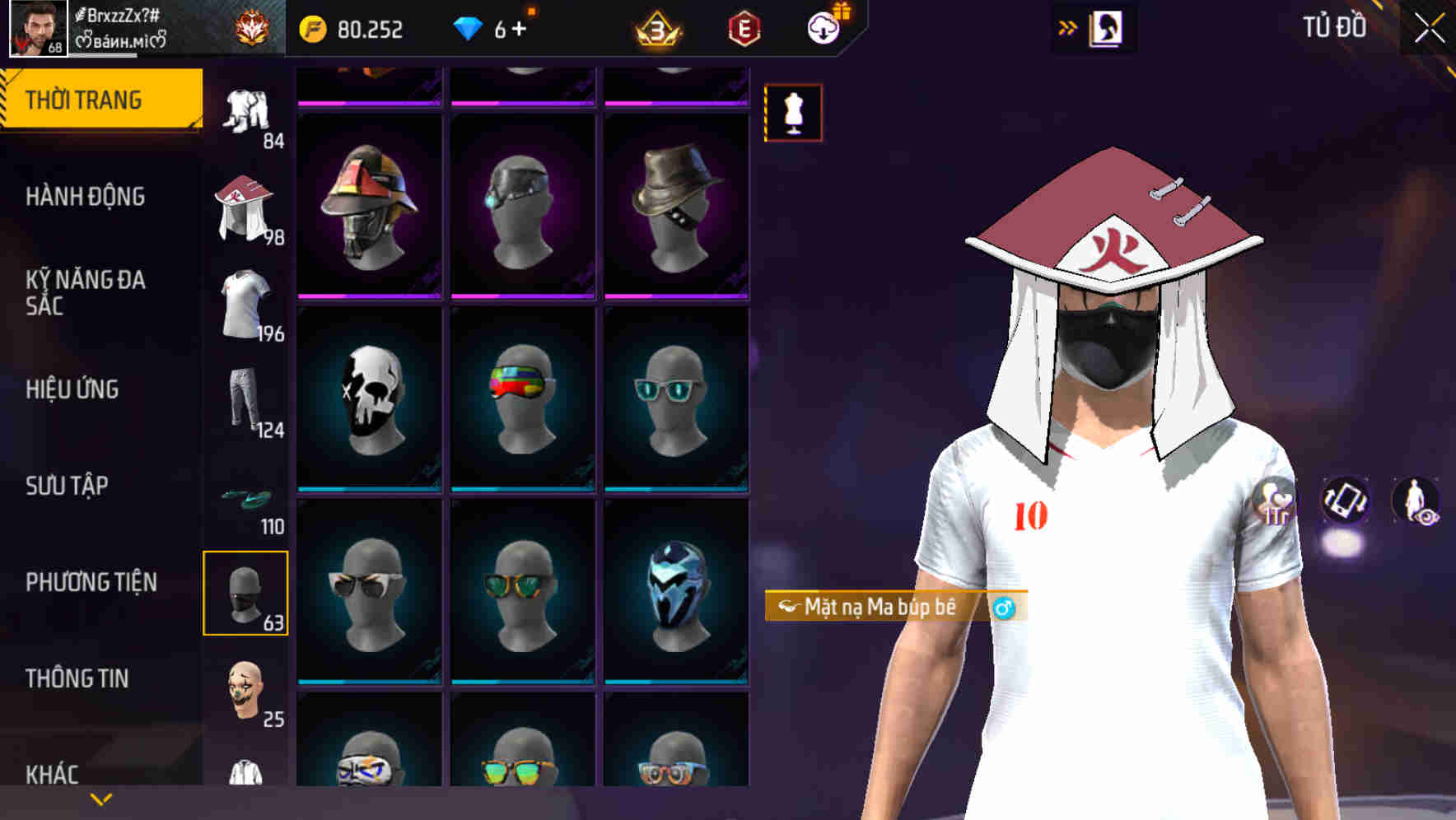This screenshot has height=820, width=1456.
Task: Collapse the top bar with double arrows
Action: point(1066,26)
